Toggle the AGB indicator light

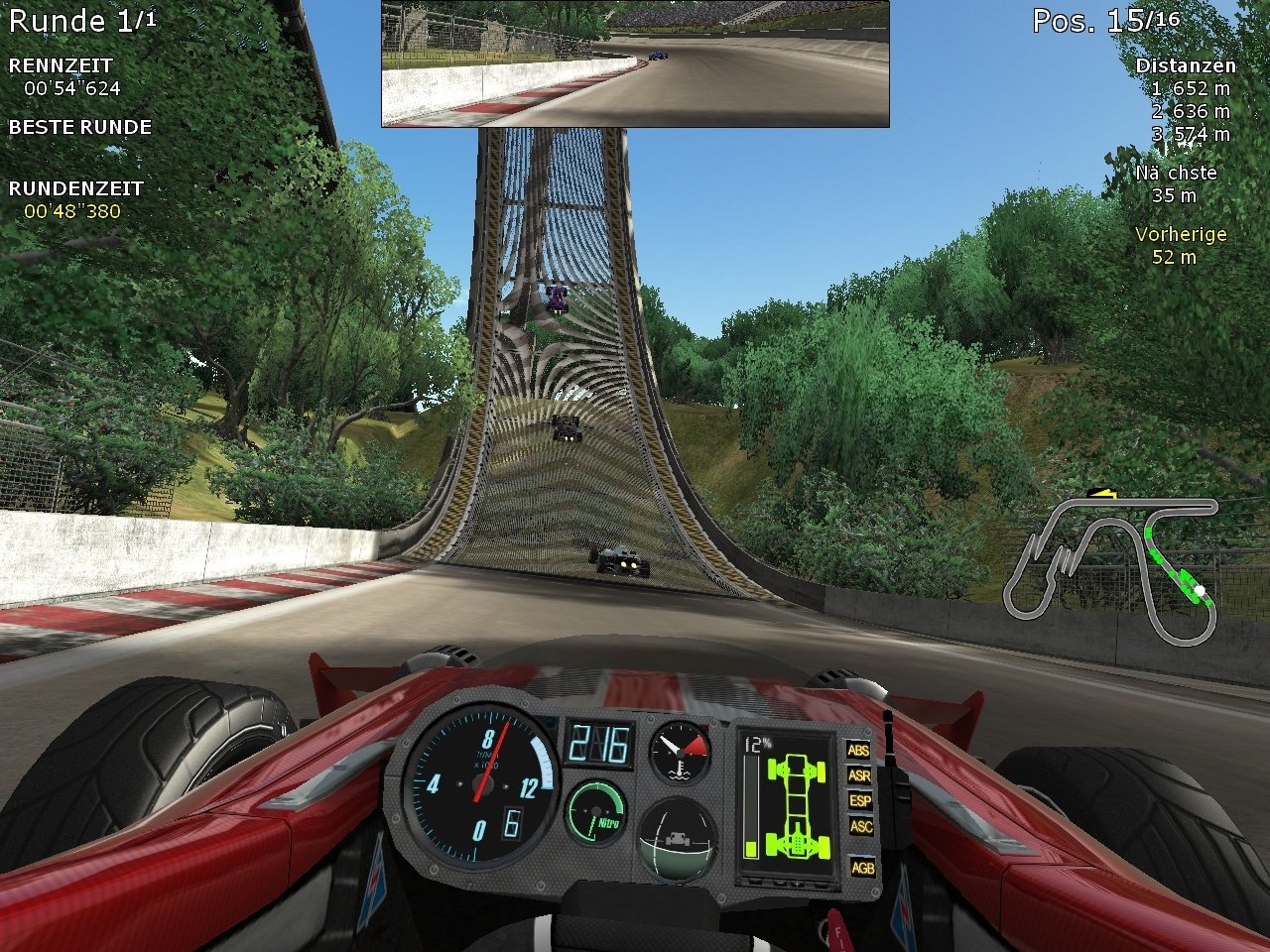pyautogui.click(x=862, y=868)
